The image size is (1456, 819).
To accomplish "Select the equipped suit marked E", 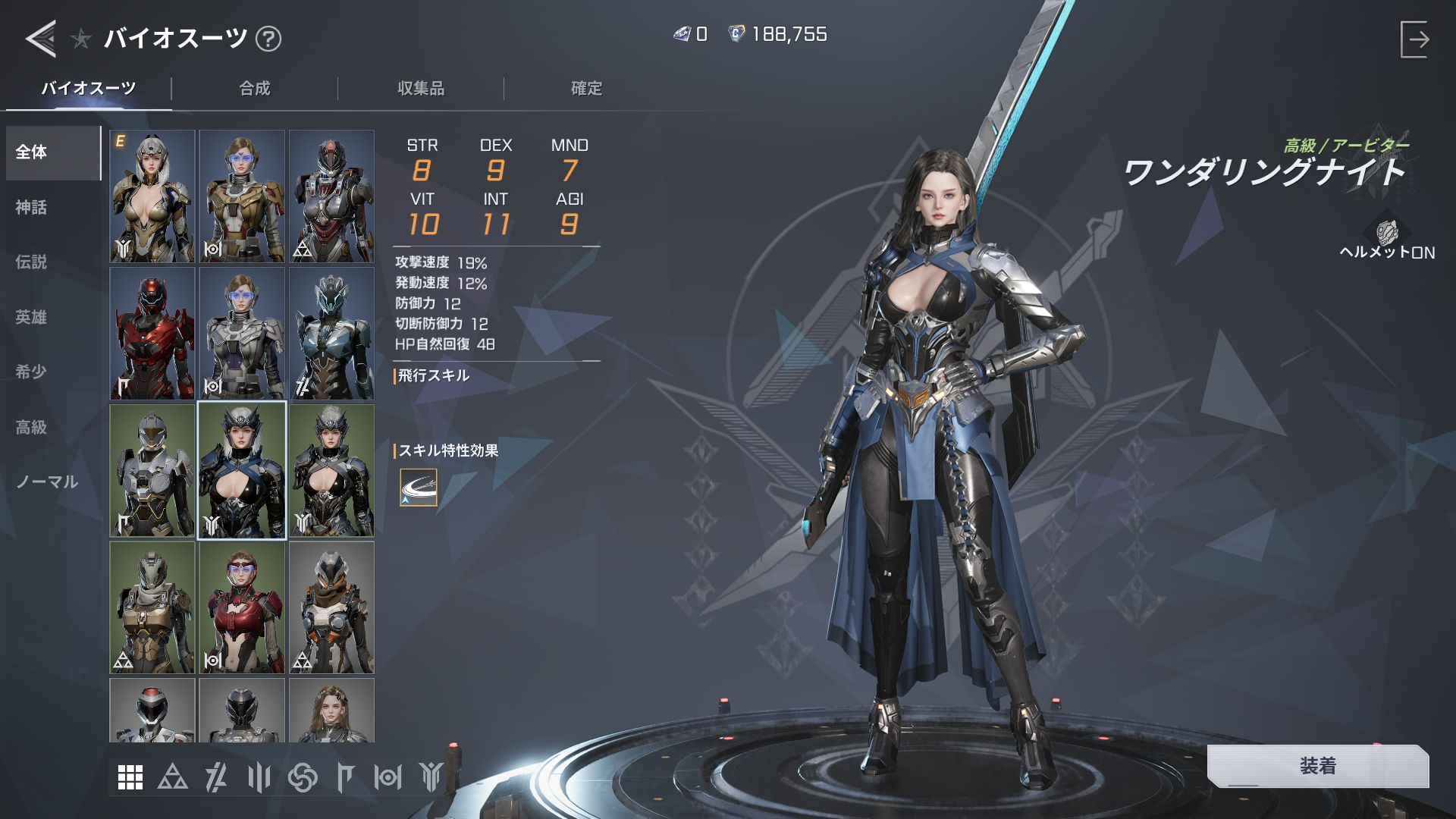I will click(152, 196).
